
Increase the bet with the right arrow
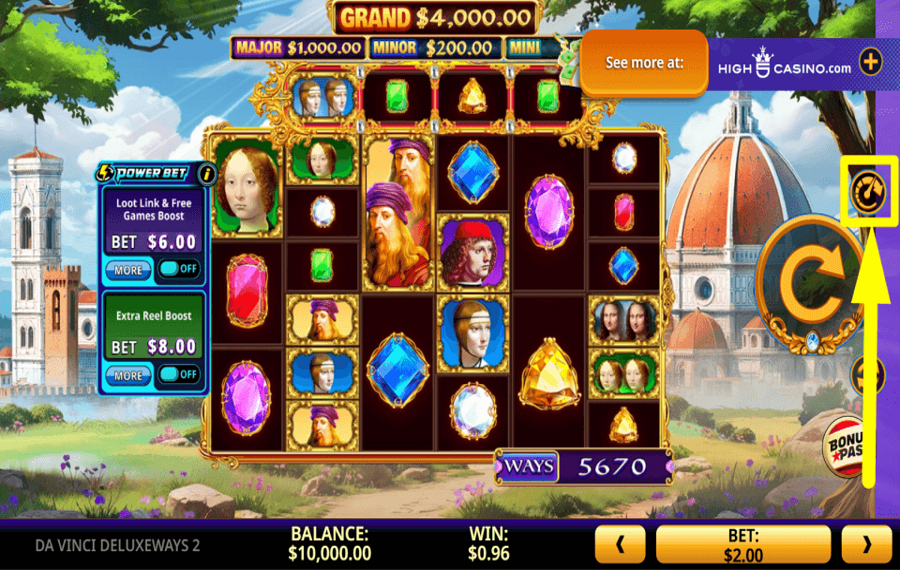point(866,545)
